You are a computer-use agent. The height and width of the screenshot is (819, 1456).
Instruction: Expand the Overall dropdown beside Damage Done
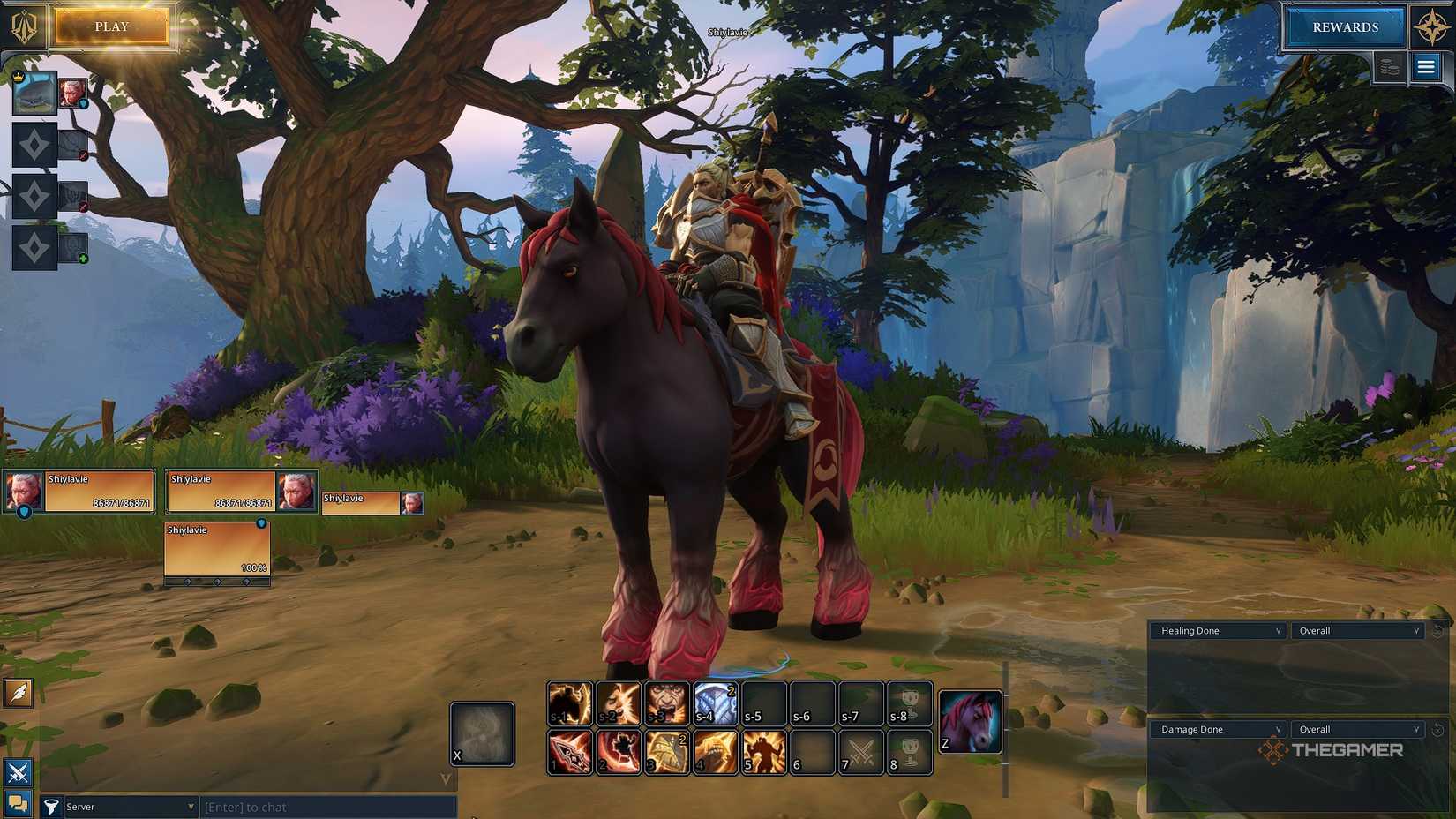(x=1357, y=729)
